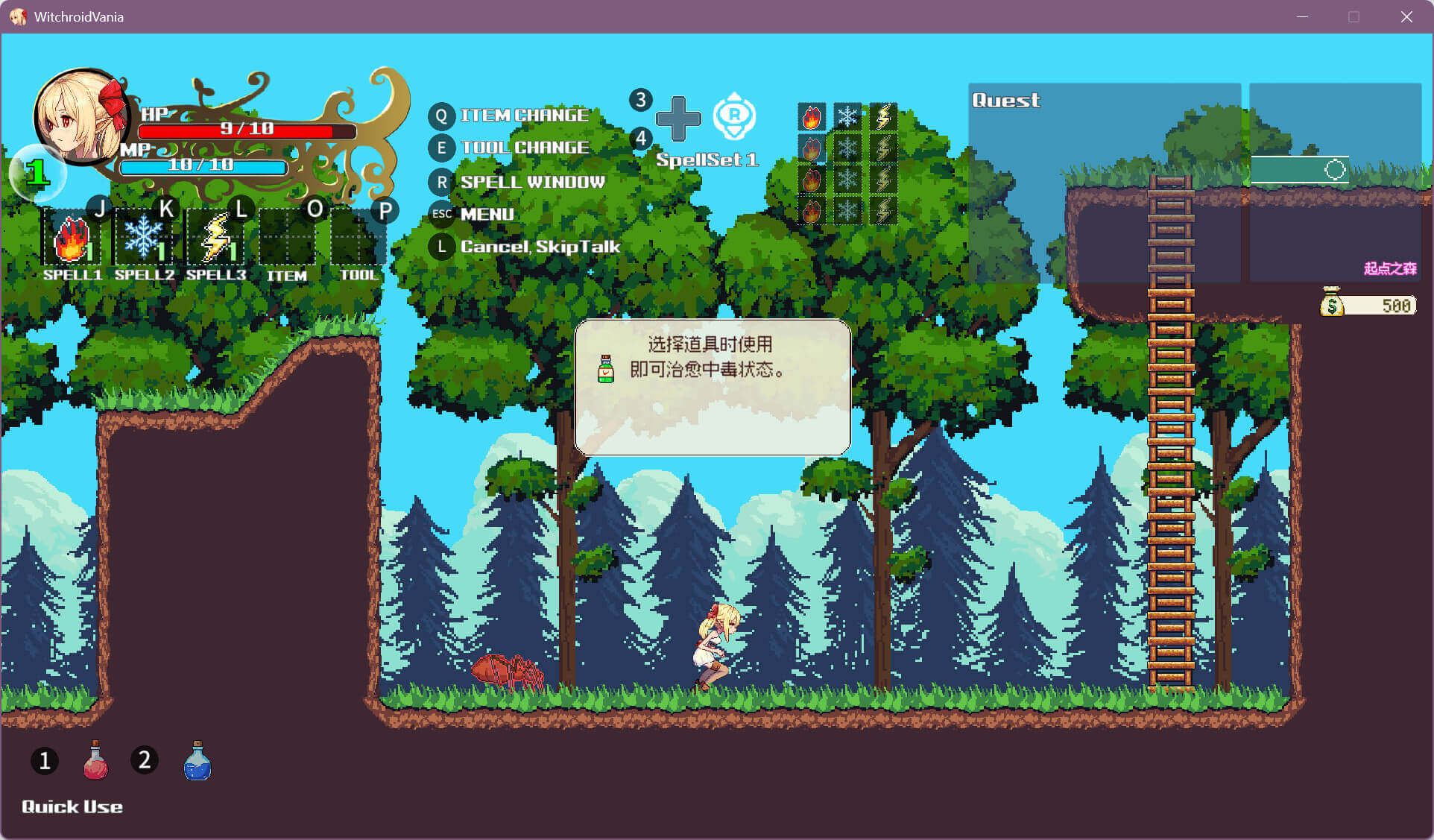
Task: Click the SpellSet 1 cross selector
Action: 677,119
